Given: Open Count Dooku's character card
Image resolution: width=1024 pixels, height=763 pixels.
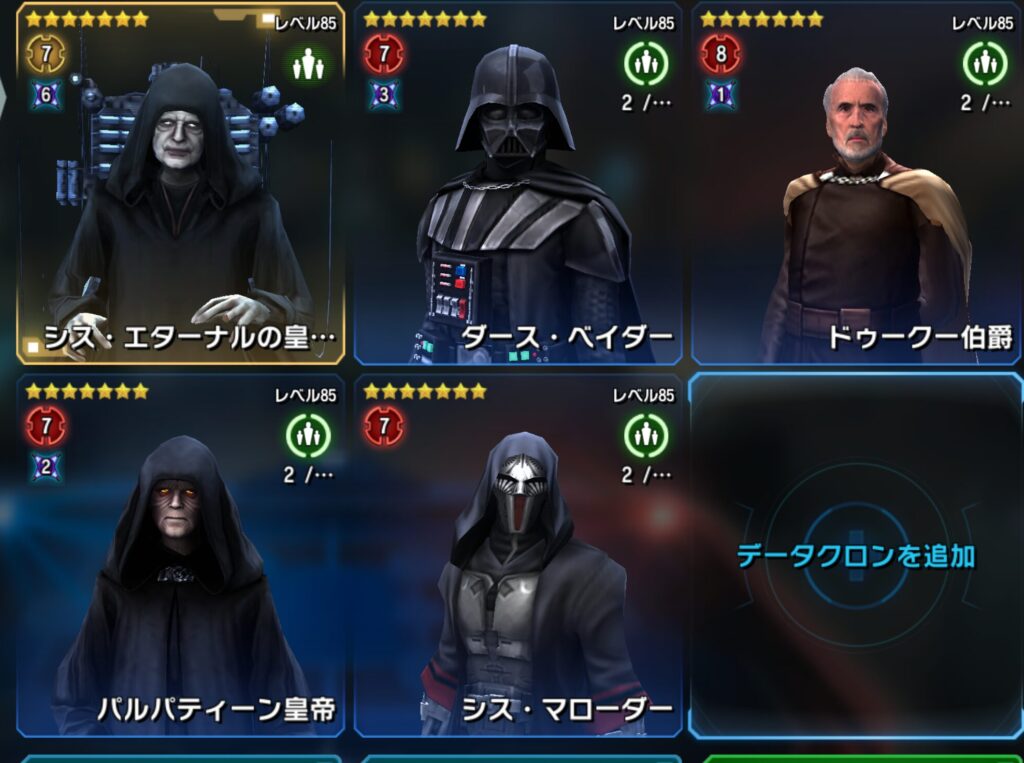Looking at the screenshot, I should point(855,190).
